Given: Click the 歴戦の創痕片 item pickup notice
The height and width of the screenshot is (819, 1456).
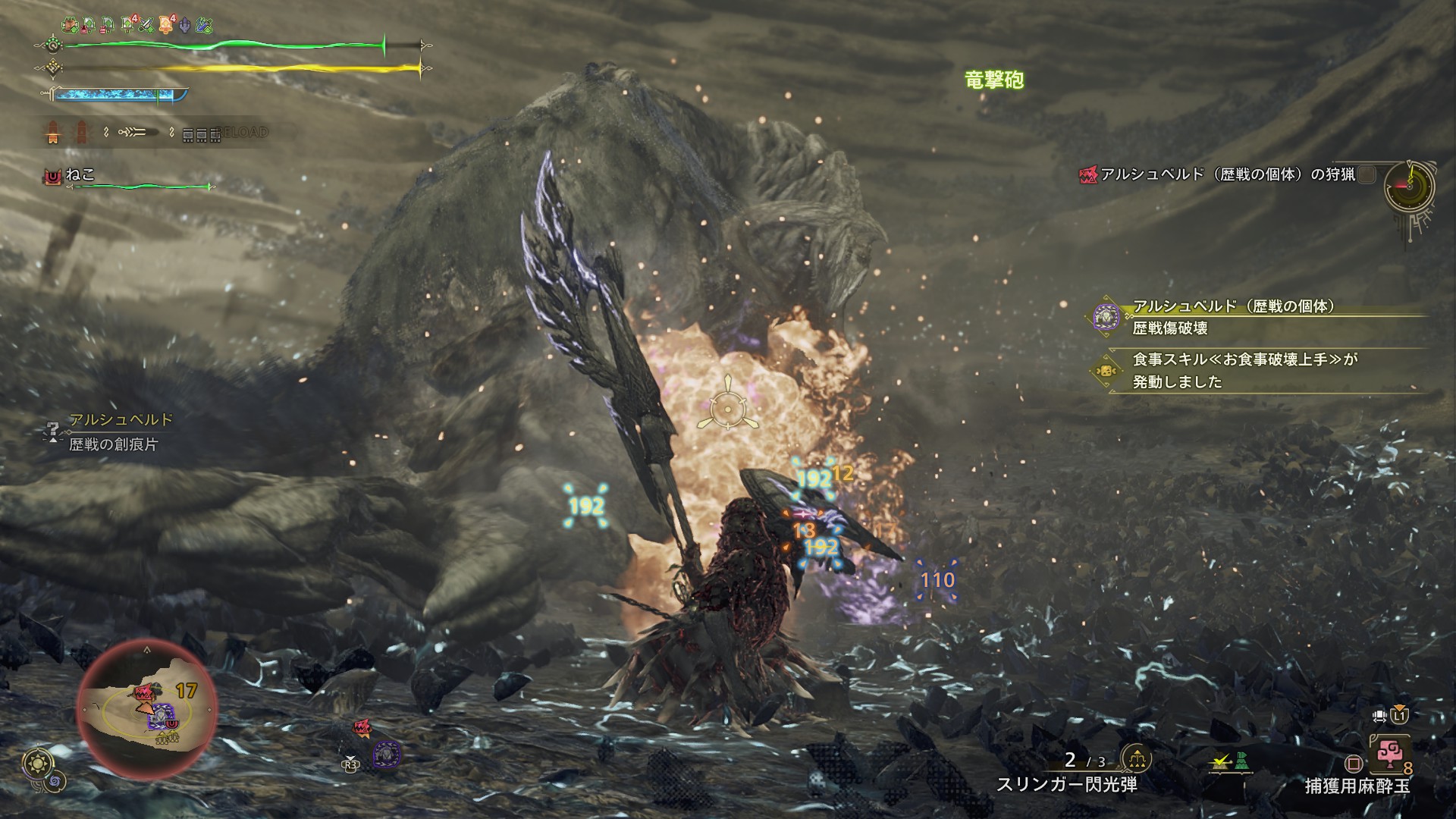Looking at the screenshot, I should pyautogui.click(x=114, y=432).
